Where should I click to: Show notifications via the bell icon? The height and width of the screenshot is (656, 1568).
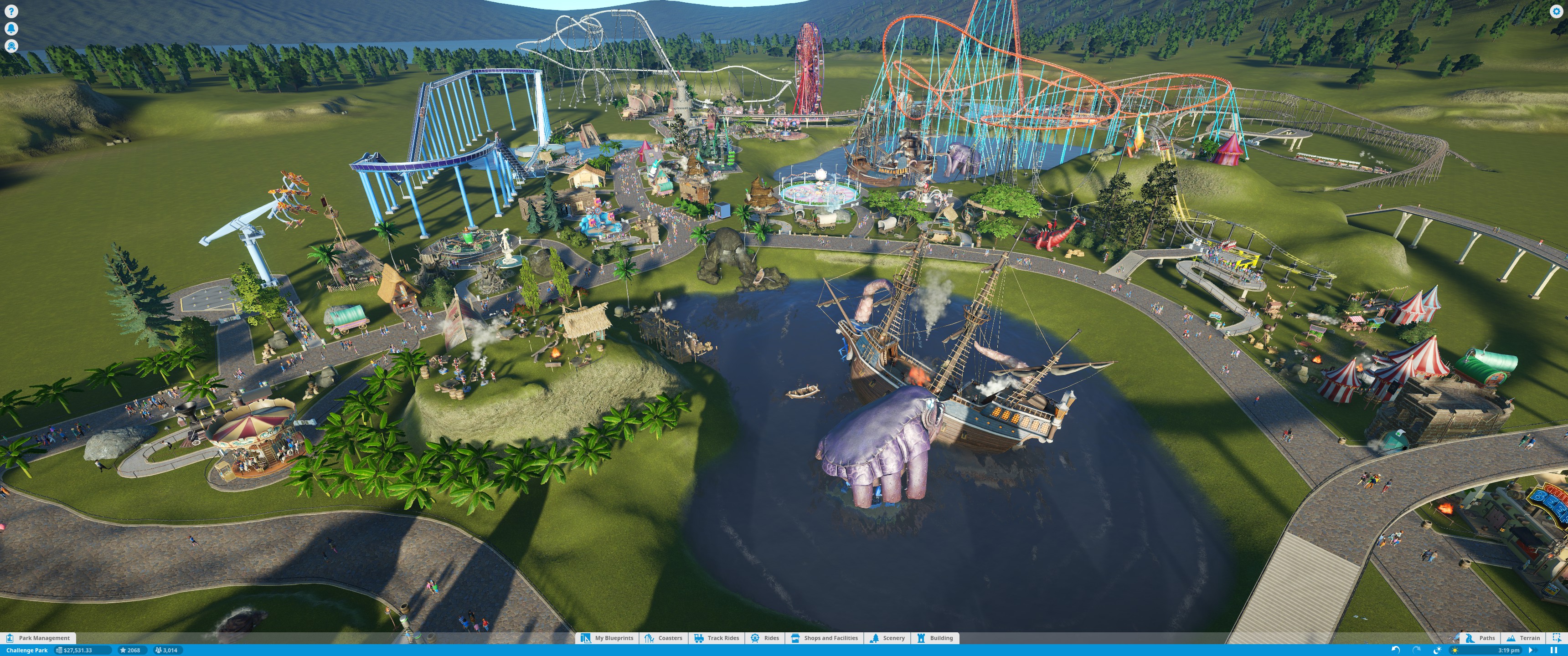11,29
